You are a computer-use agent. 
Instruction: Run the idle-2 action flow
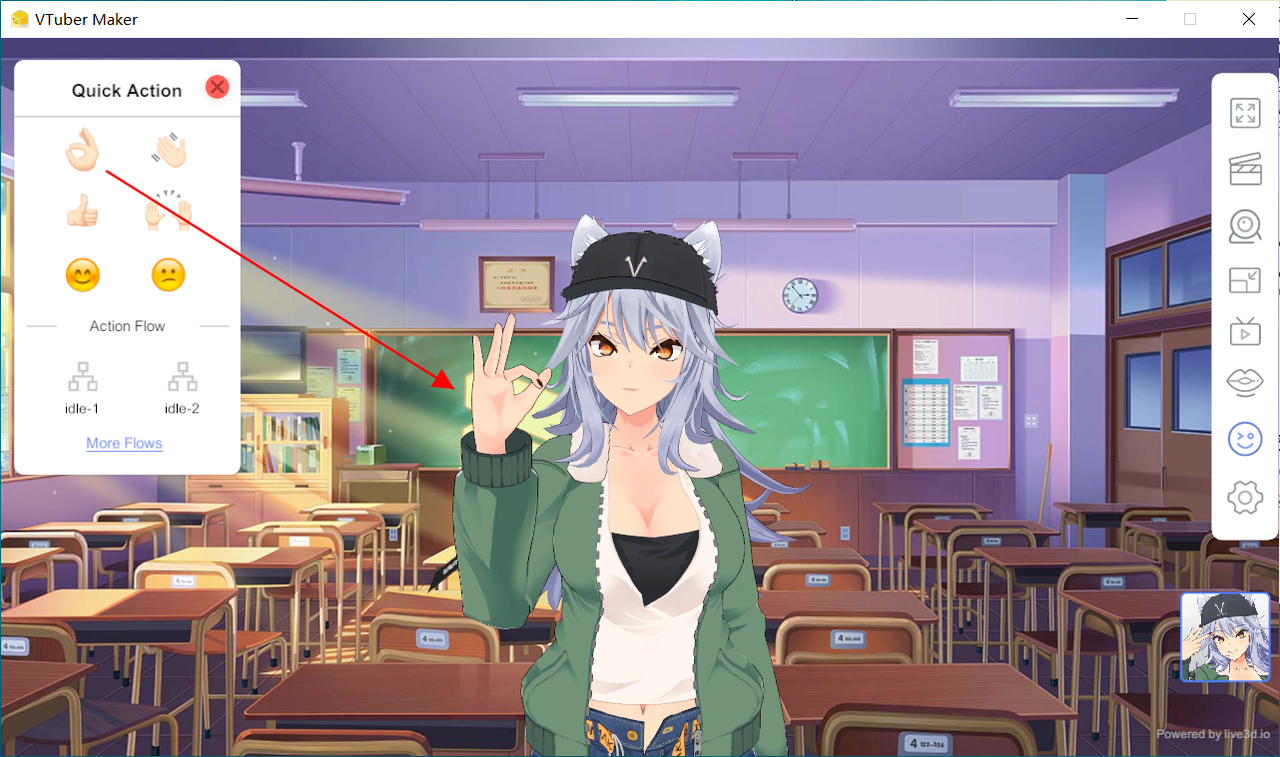(x=182, y=385)
